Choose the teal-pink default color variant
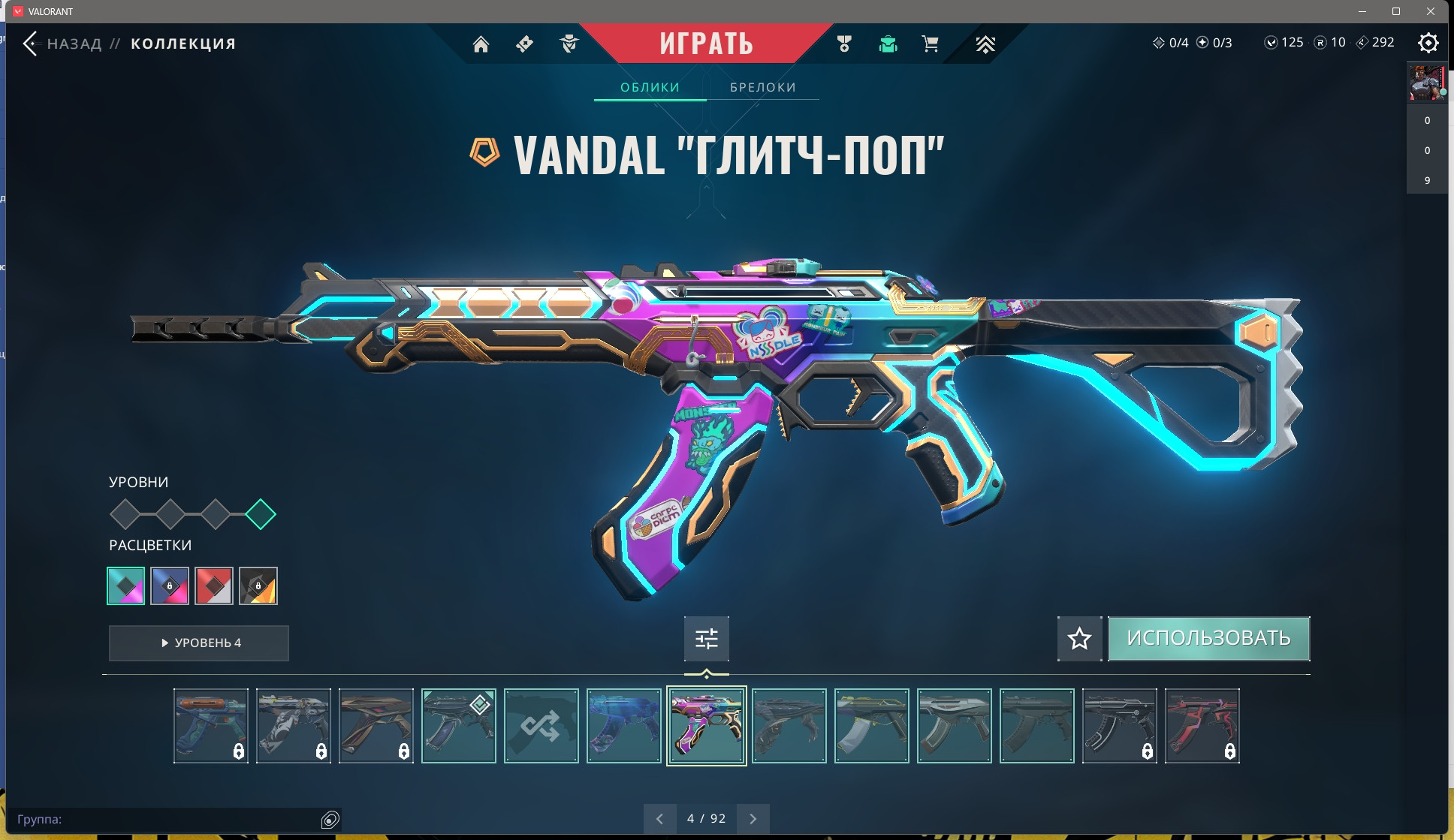Screen dimensions: 1454x840 [126, 586]
